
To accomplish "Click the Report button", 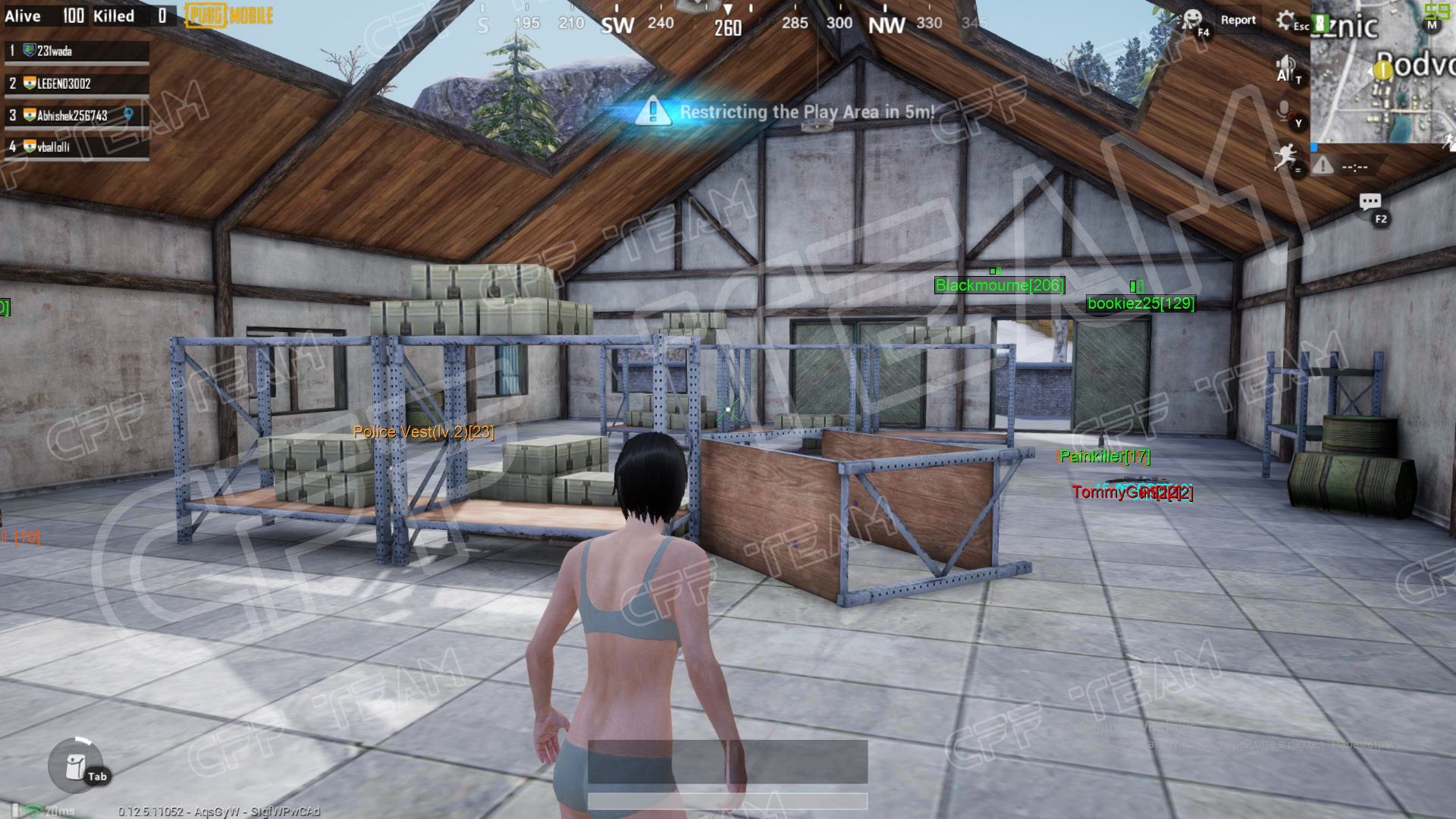I will point(1238,20).
